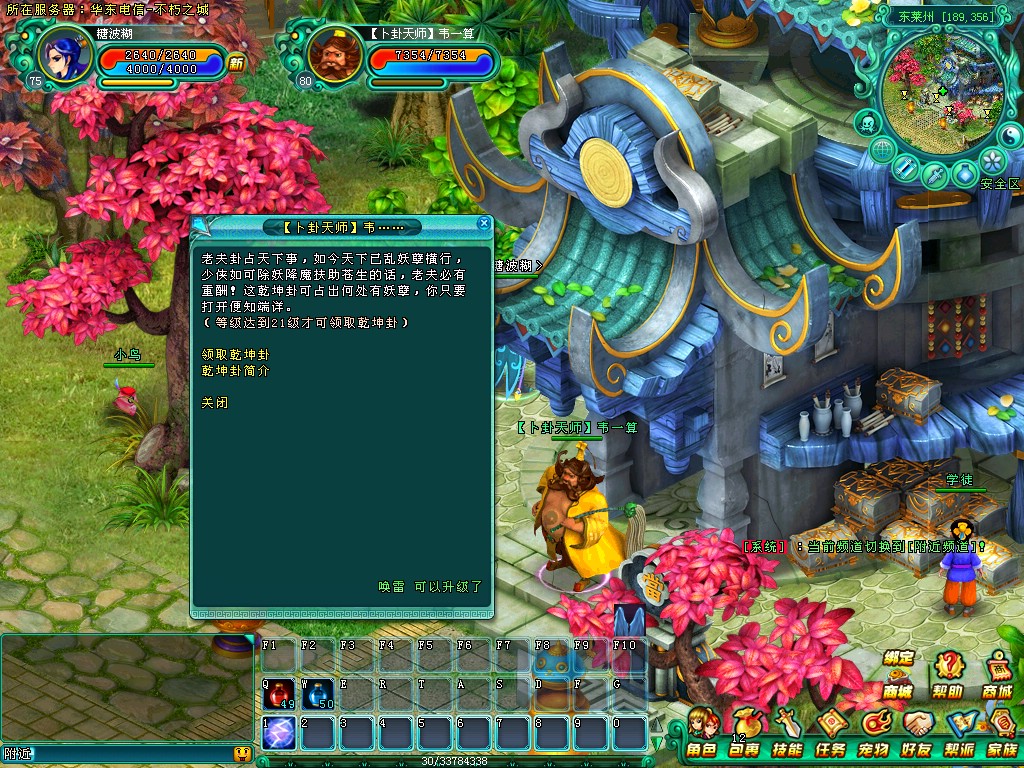Click the circular minimap of 东莱州
The width and height of the screenshot is (1024, 768).
click(929, 90)
